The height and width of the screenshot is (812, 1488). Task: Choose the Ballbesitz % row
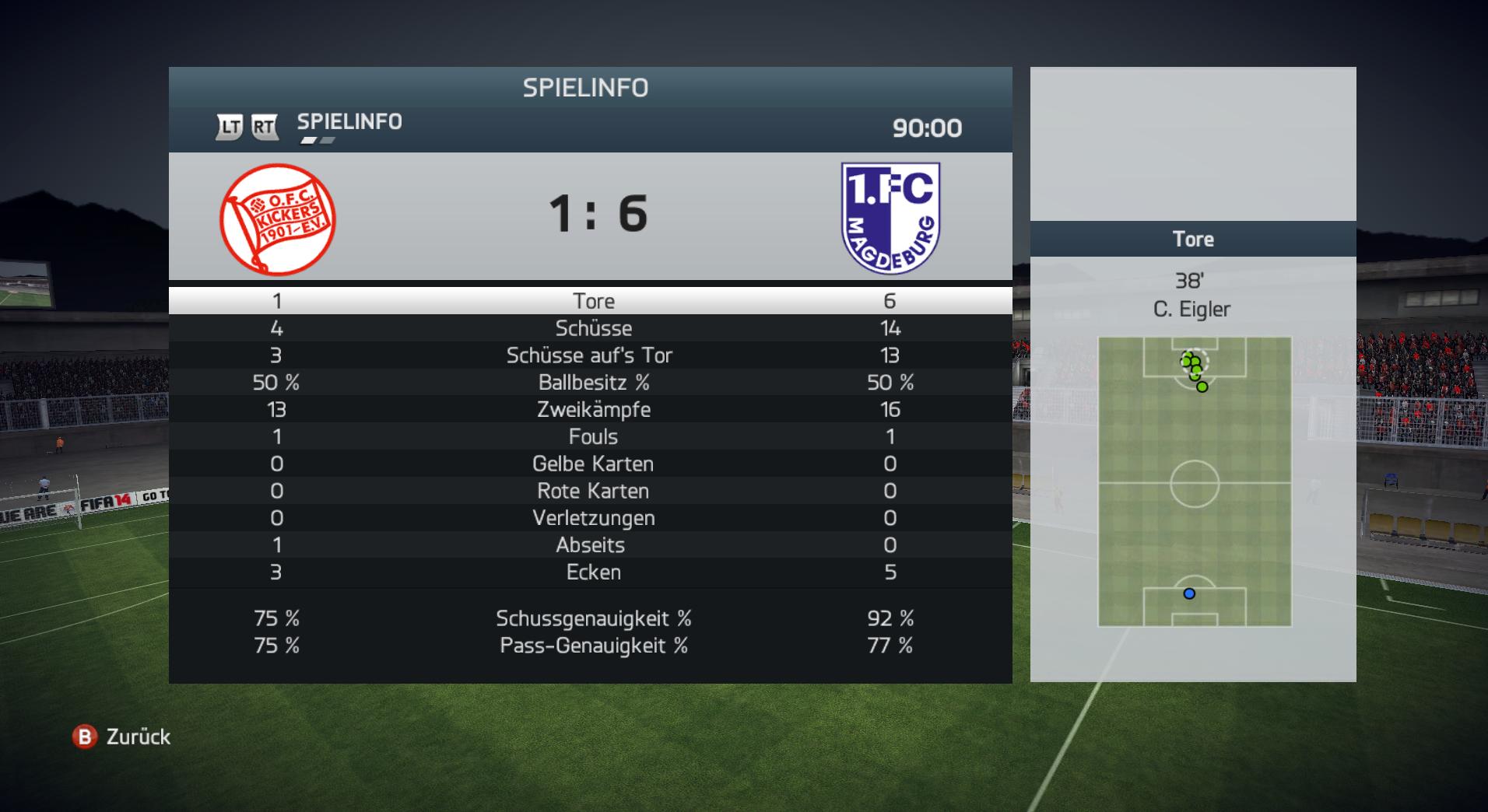[x=591, y=383]
